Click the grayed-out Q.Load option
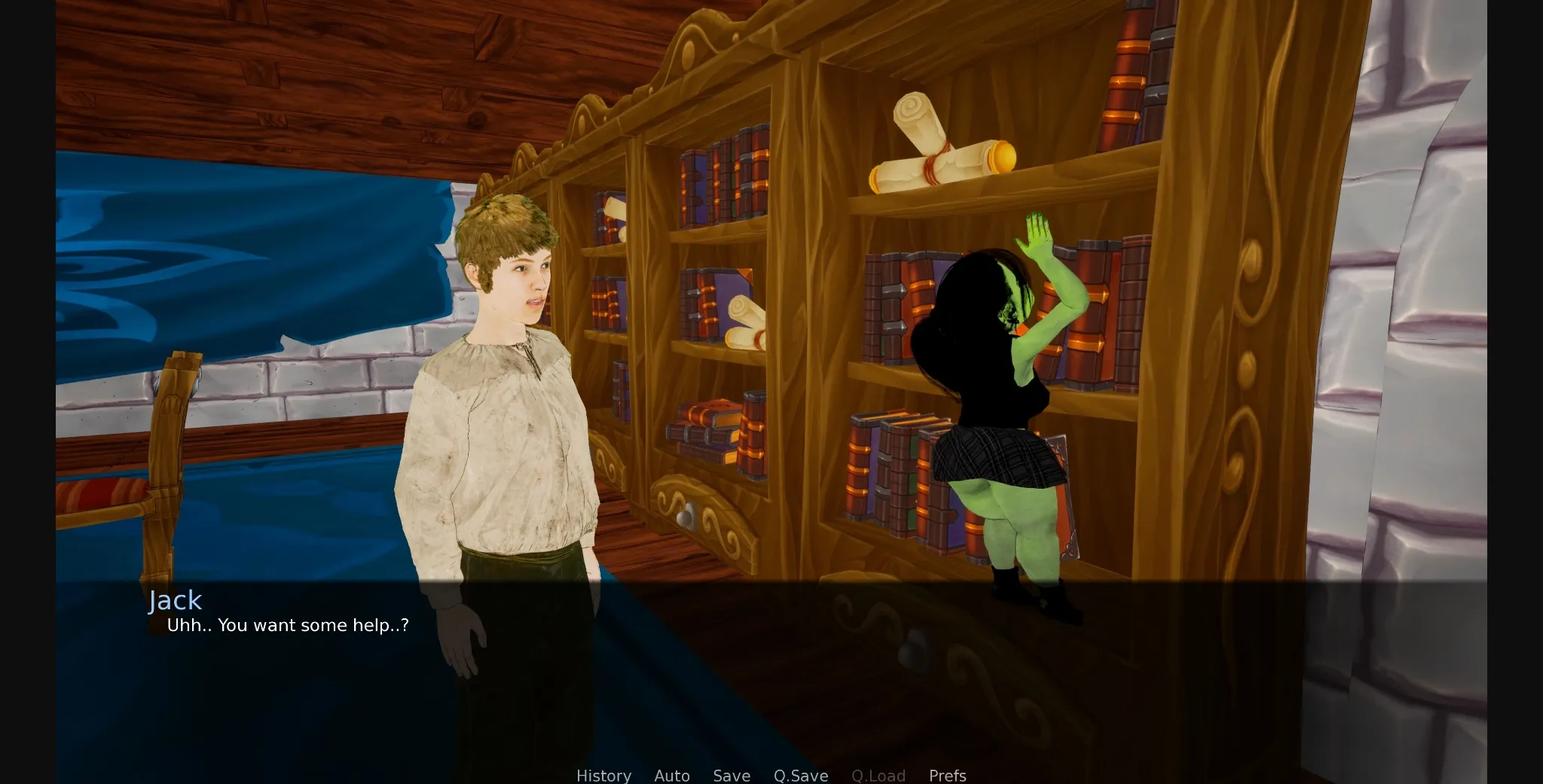 click(878, 776)
